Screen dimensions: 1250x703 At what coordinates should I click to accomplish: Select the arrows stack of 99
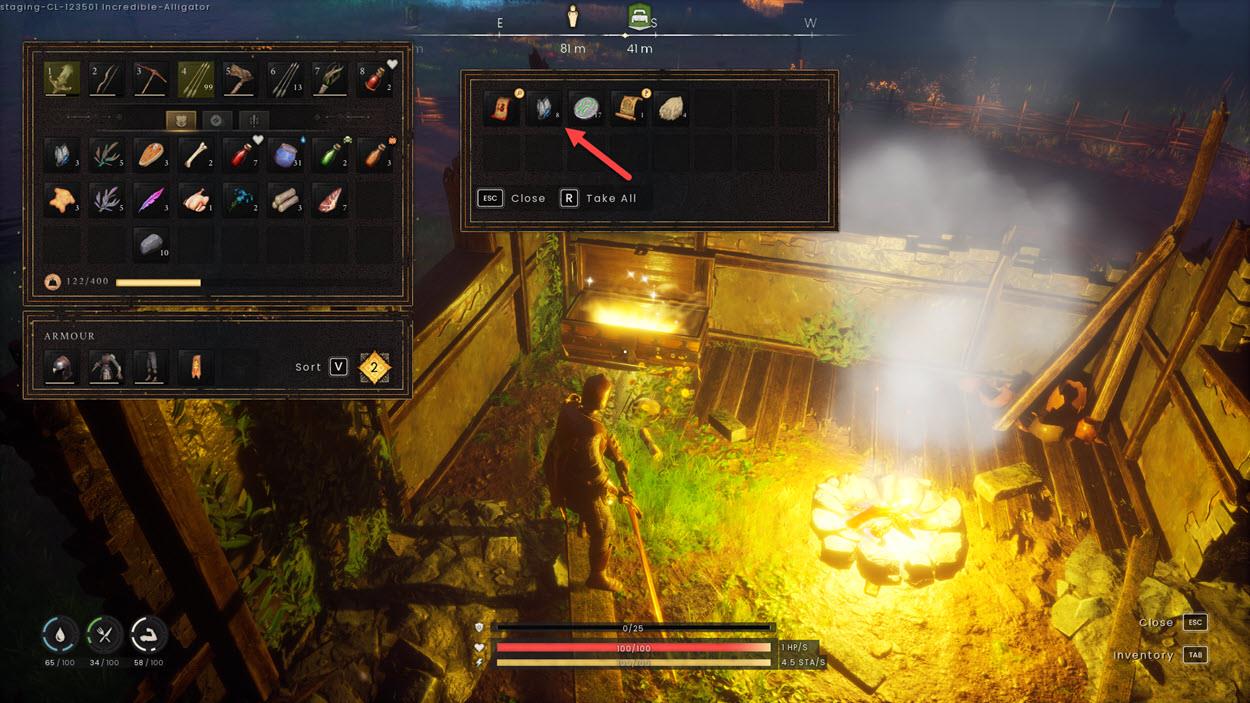pos(195,80)
